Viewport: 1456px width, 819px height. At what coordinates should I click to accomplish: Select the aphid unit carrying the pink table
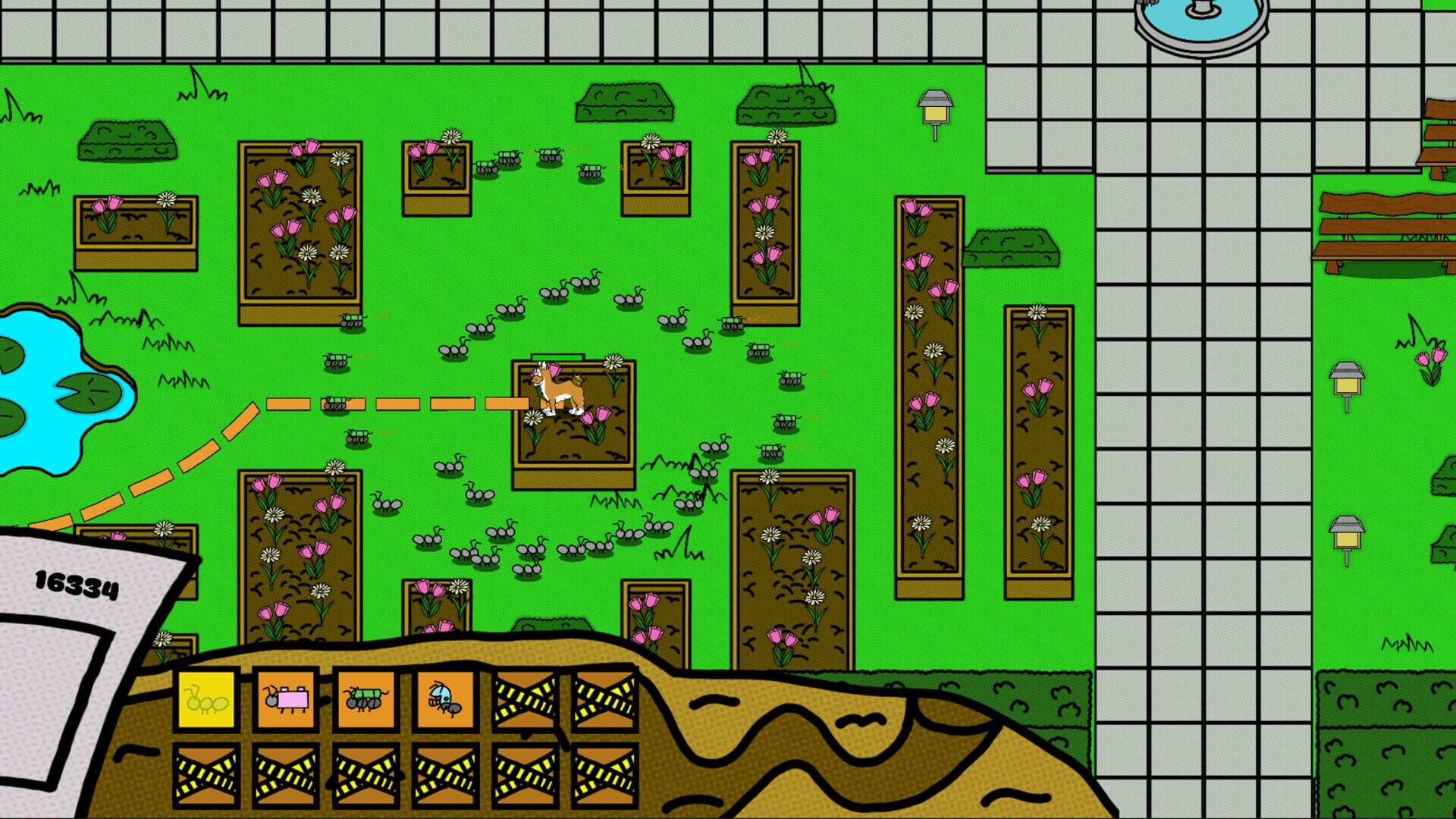coord(286,701)
